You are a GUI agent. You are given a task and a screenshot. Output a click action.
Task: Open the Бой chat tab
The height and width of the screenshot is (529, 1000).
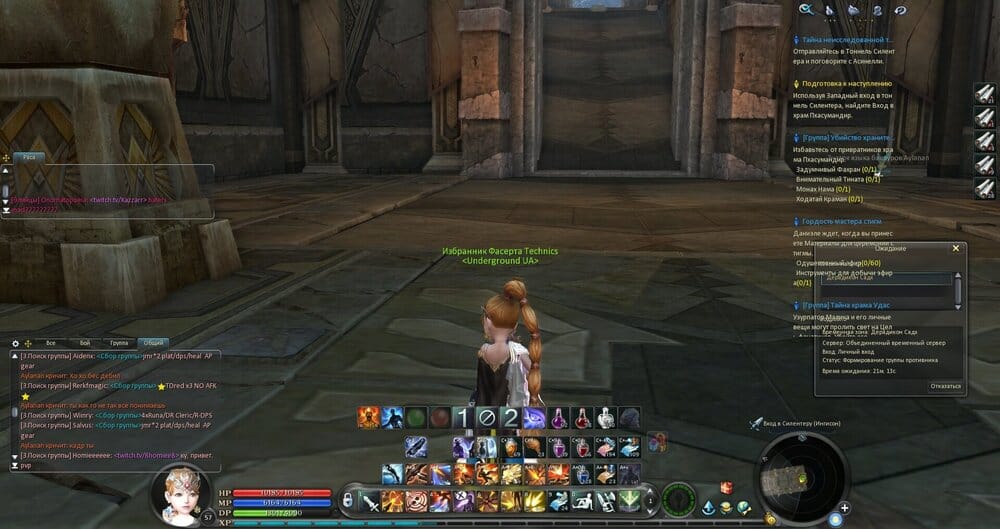click(x=84, y=343)
